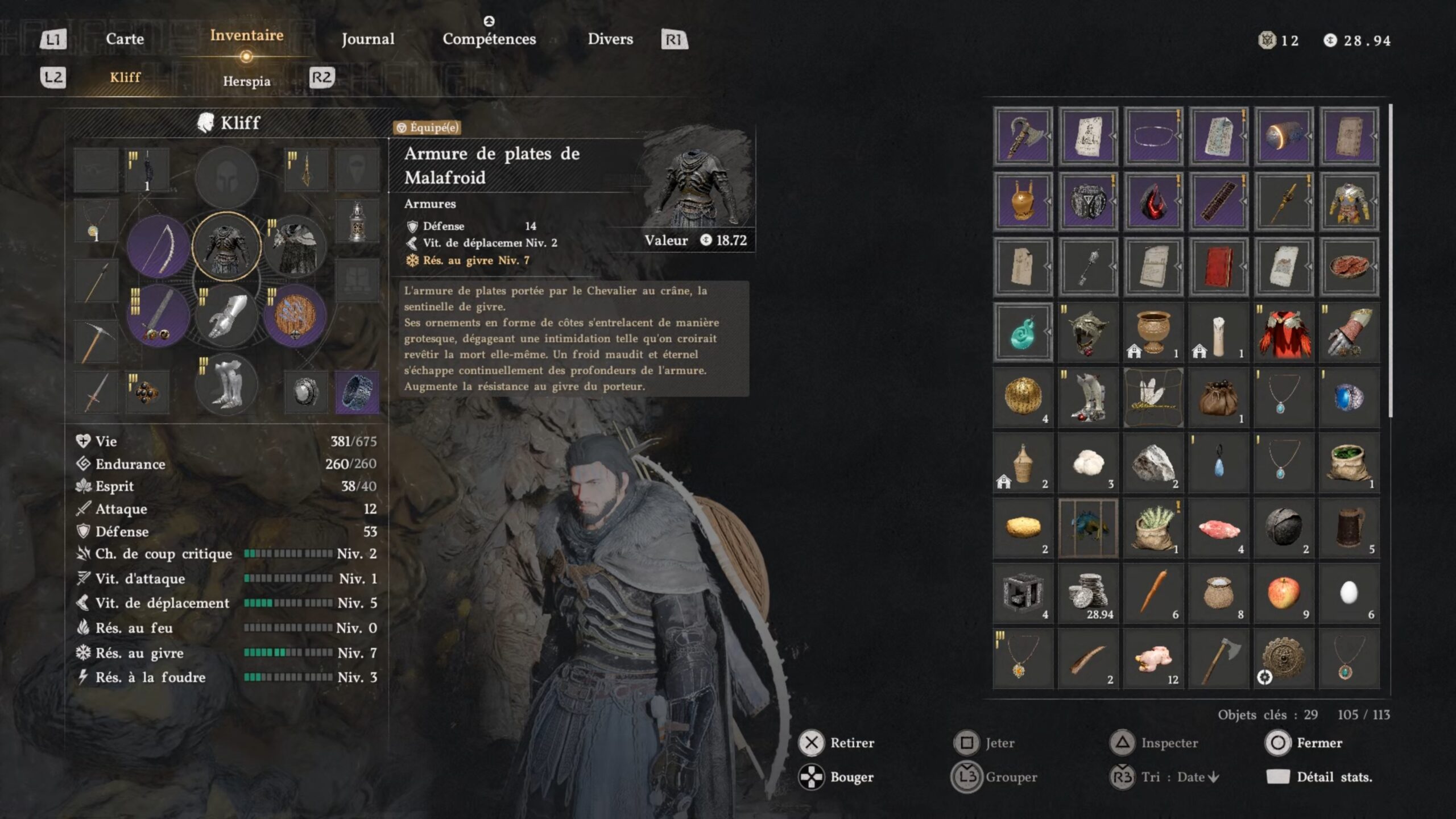Switch character to Herspia
1456x819 pixels.
coord(246,81)
